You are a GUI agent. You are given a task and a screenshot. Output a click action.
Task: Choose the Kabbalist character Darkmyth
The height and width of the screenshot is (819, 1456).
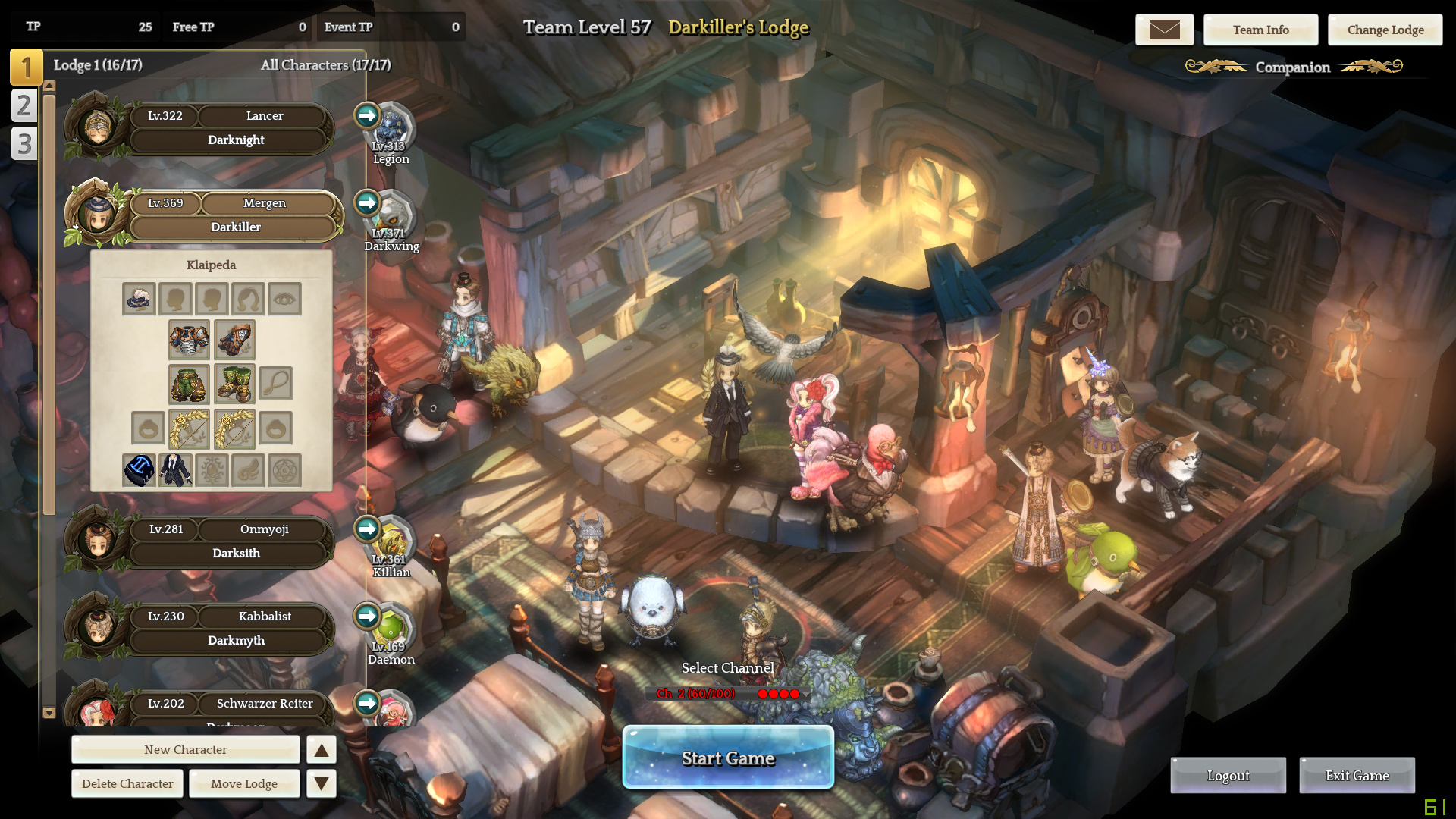[235, 629]
